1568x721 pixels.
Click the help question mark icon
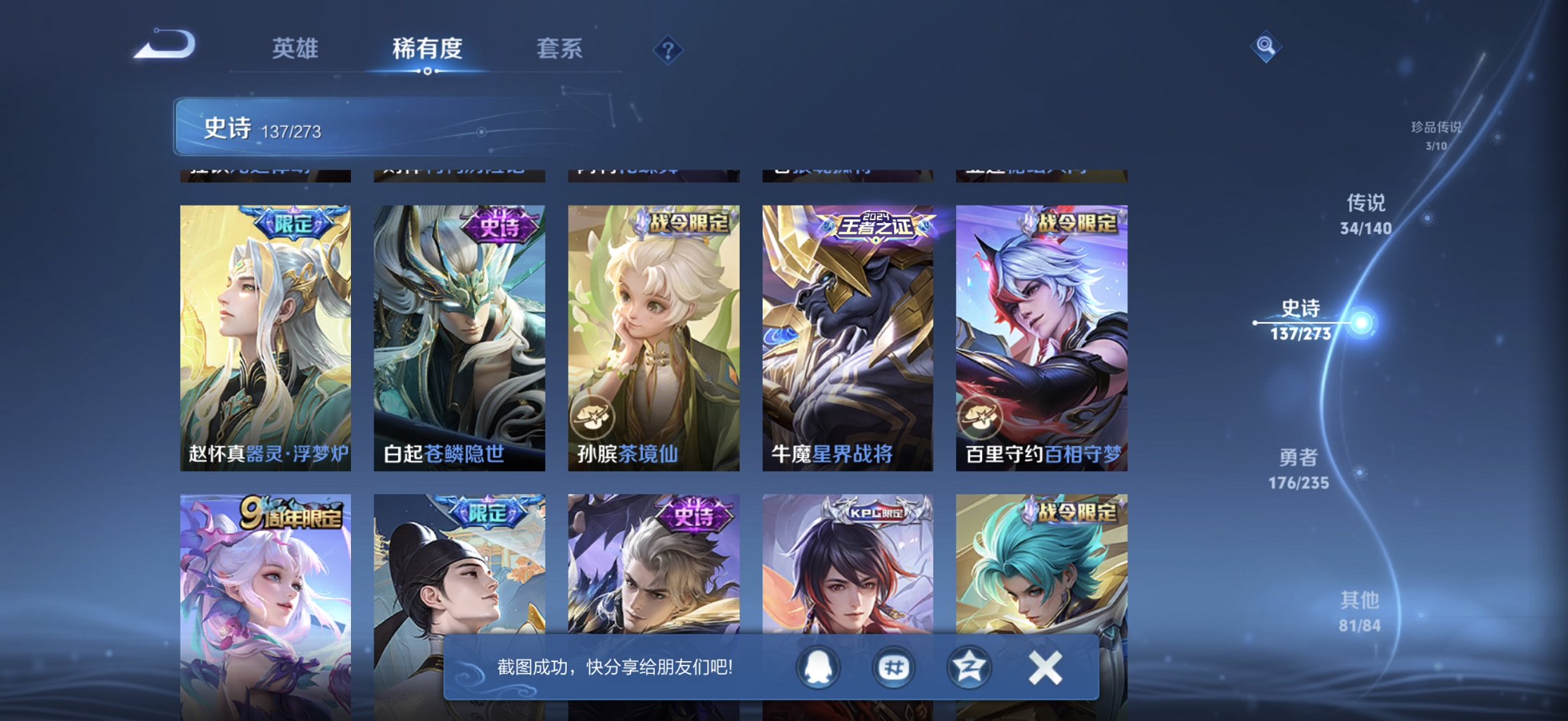667,49
